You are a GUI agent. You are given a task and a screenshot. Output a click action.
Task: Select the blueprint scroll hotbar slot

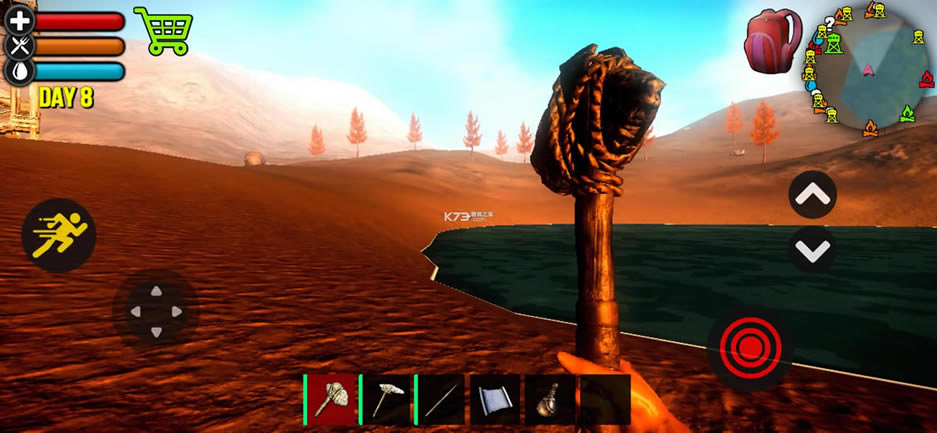[x=495, y=399]
